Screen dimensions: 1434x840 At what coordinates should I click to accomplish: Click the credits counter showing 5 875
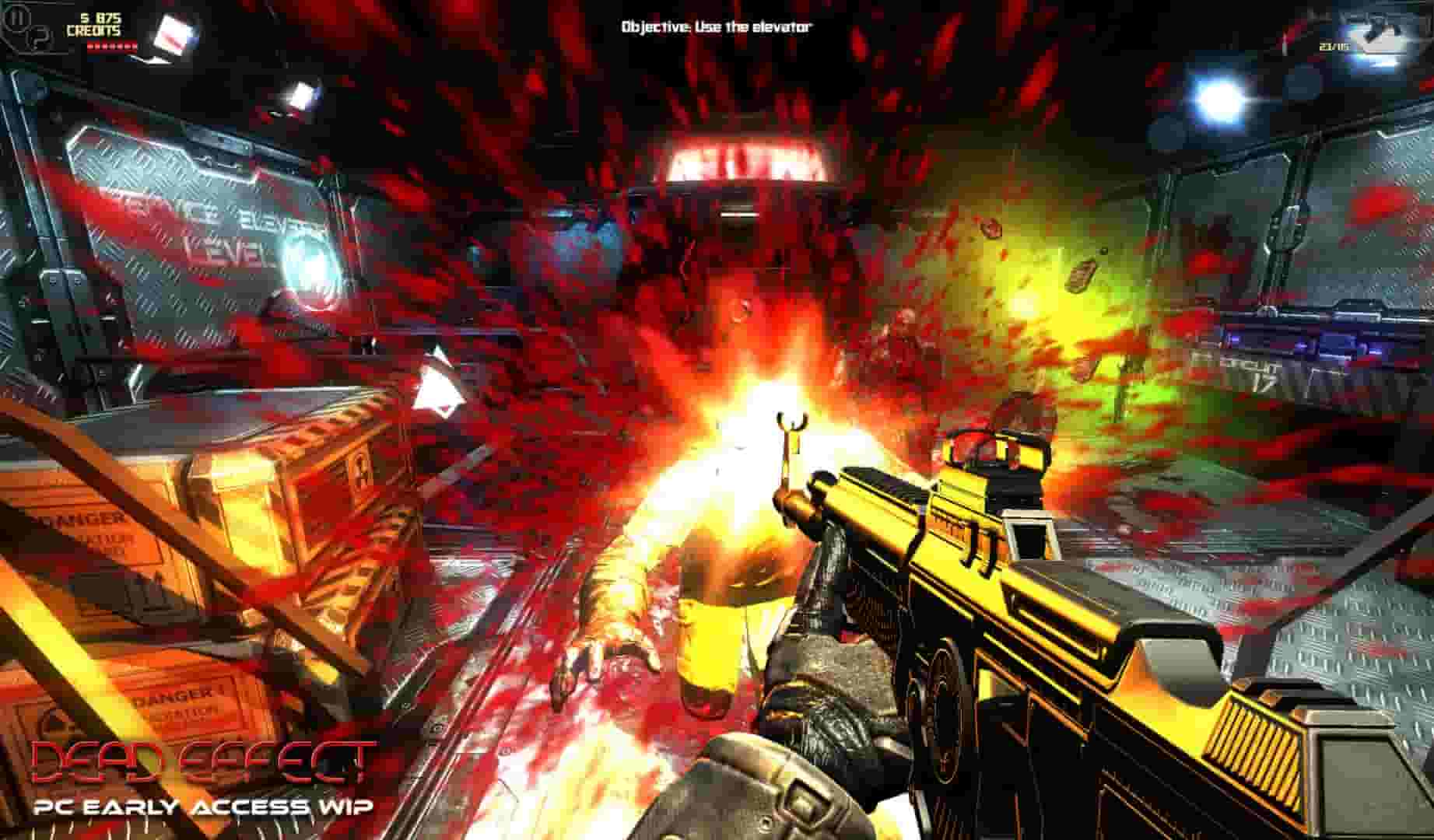point(95,23)
